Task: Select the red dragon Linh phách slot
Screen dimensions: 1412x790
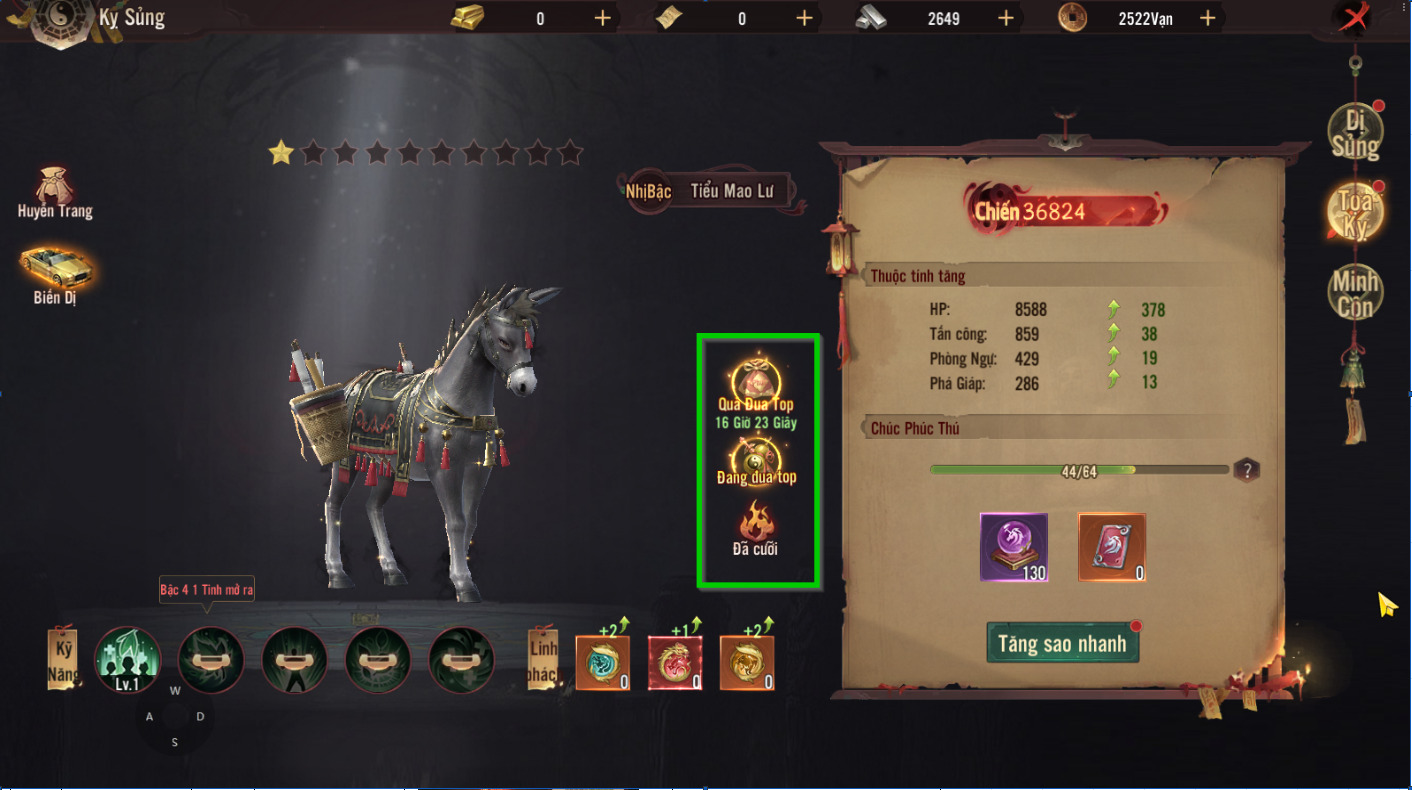Action: pos(675,663)
